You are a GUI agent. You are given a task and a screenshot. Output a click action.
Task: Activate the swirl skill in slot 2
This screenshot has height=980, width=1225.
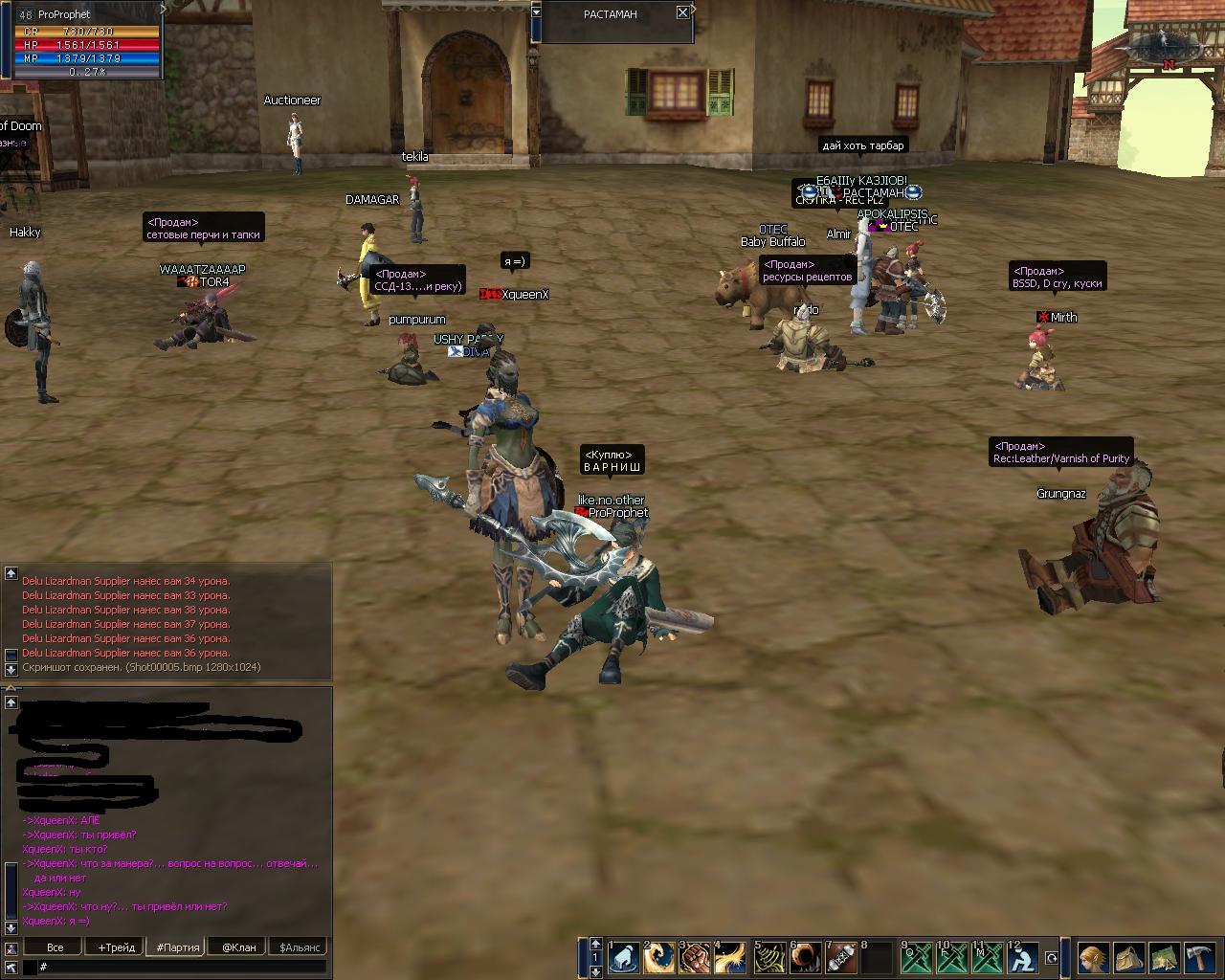(659, 957)
